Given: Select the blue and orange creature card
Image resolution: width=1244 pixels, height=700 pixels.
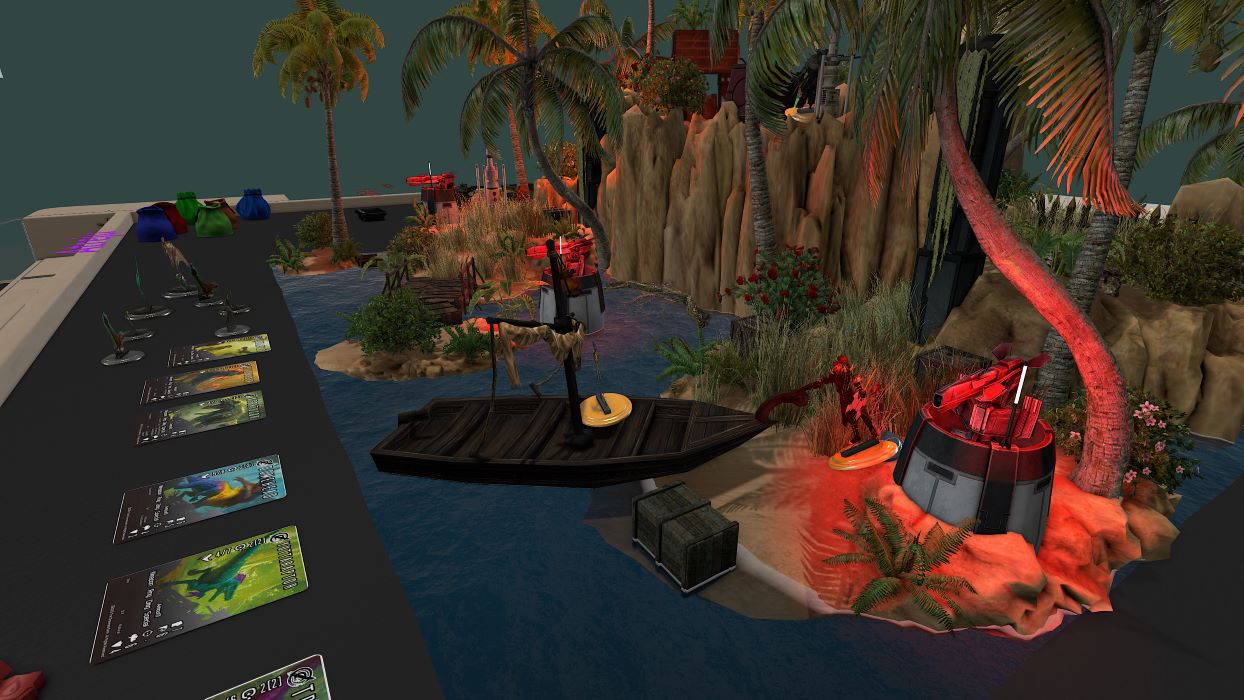Looking at the screenshot, I should point(200,497).
